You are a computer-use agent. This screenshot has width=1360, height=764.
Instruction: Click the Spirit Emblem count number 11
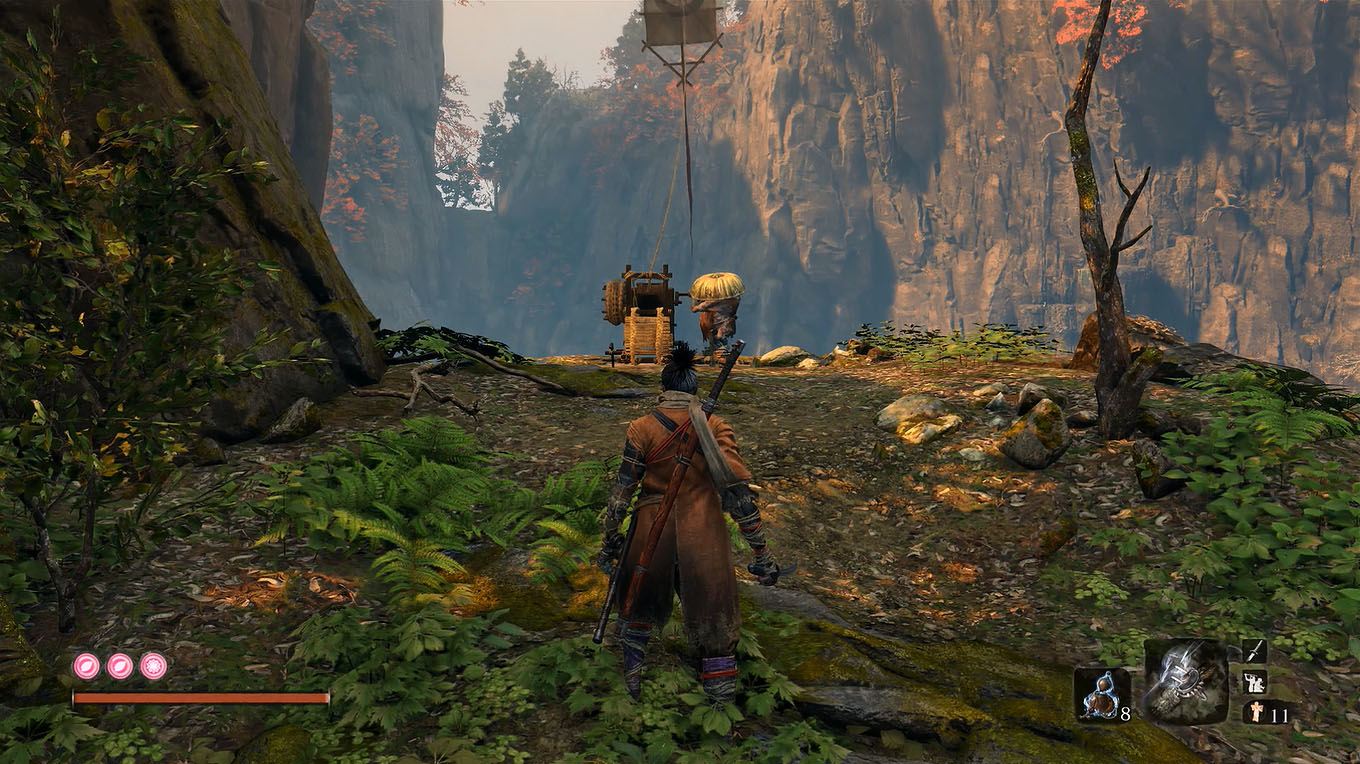[x=1279, y=714]
